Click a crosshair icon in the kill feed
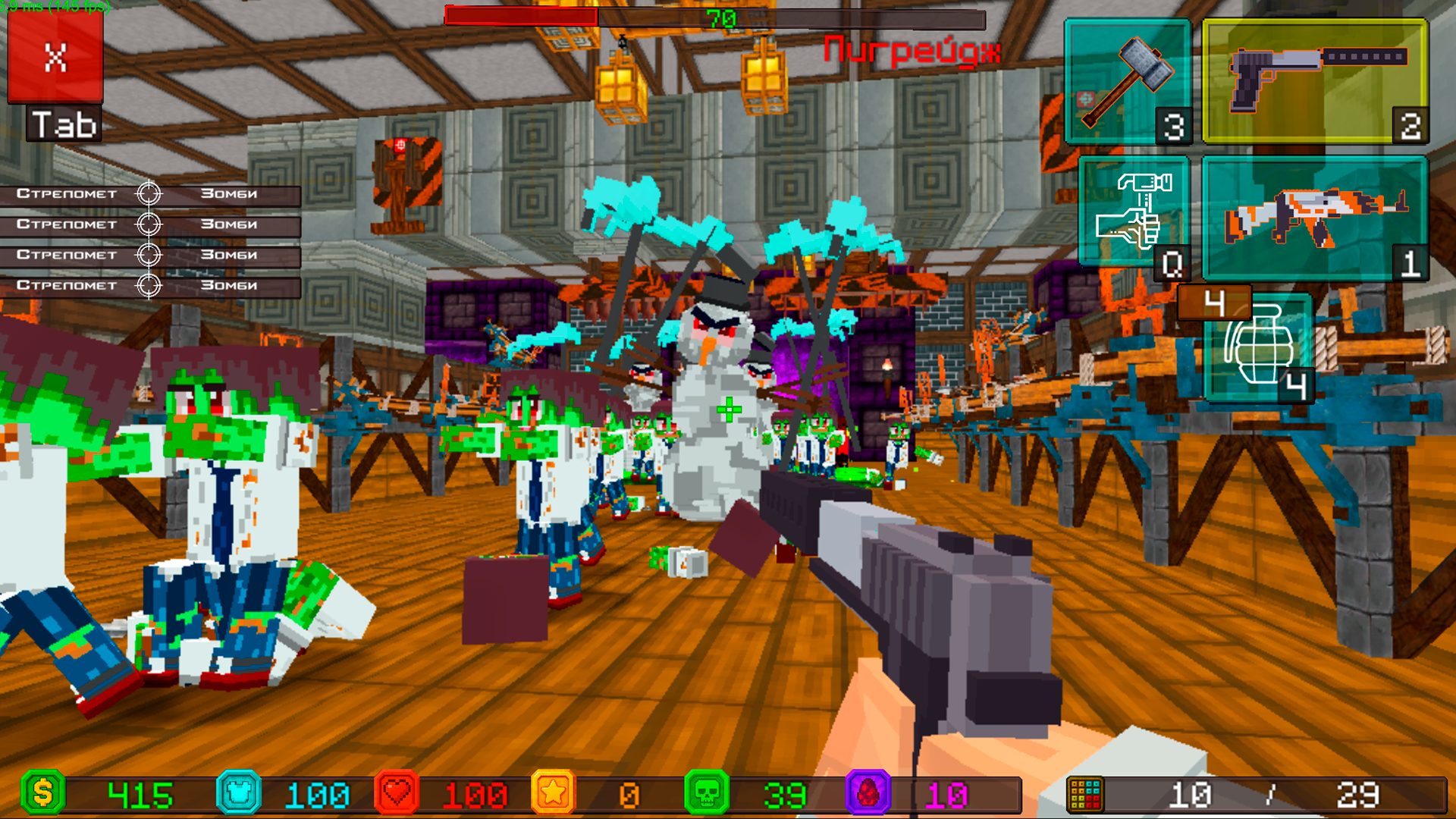Viewport: 1456px width, 819px height. 149,193
